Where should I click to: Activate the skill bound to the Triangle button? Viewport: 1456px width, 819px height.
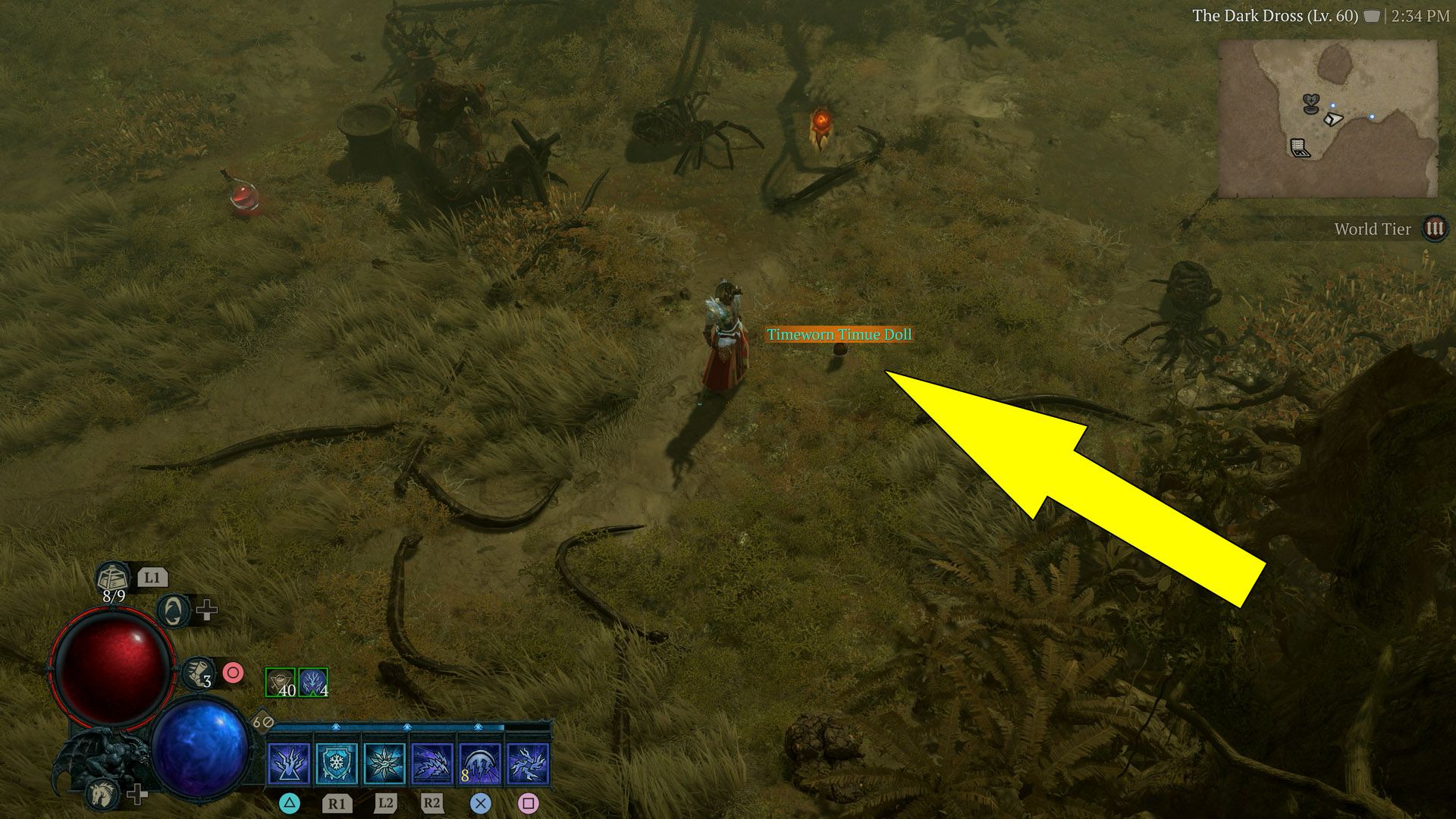[288, 765]
